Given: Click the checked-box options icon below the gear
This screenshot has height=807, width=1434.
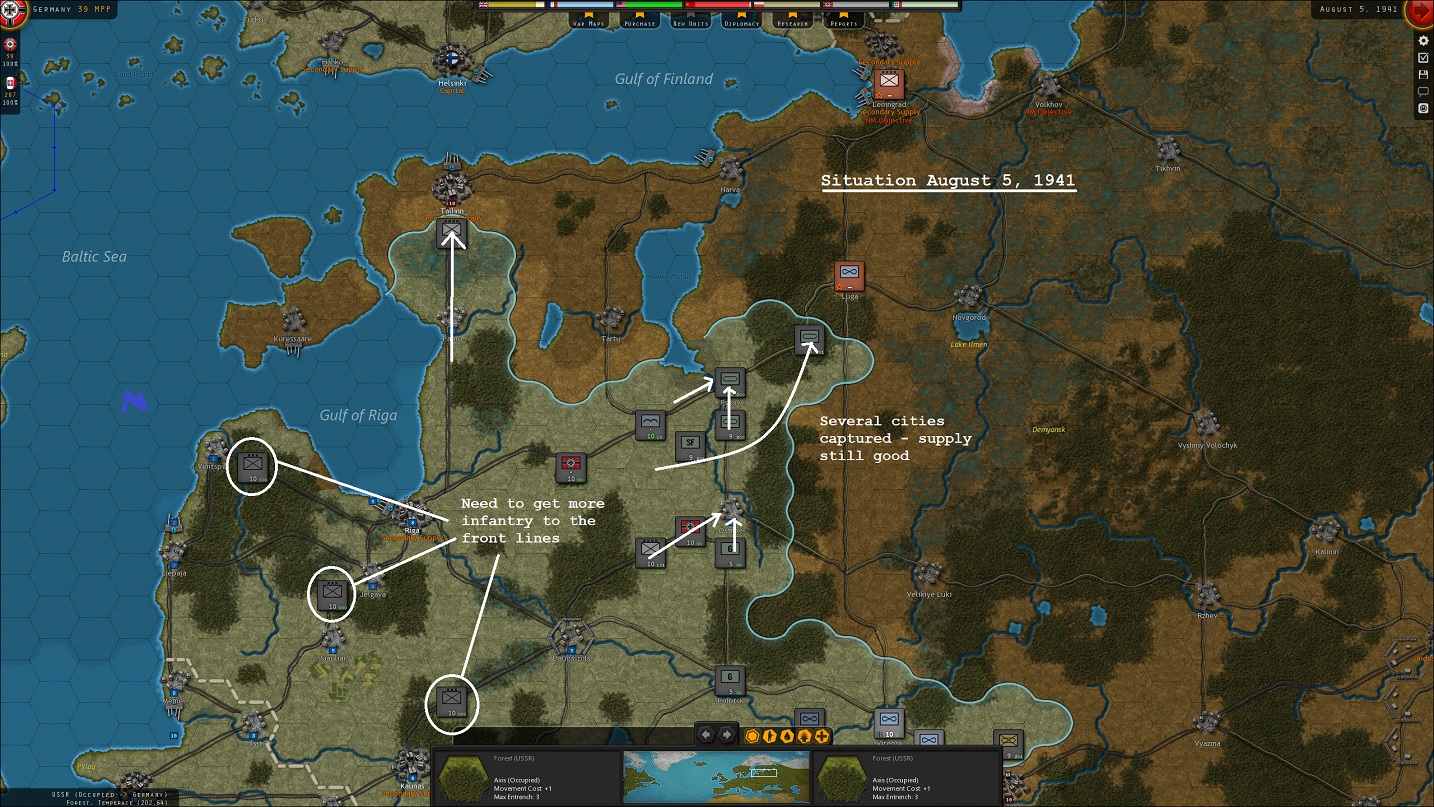Looking at the screenshot, I should tap(1423, 58).
